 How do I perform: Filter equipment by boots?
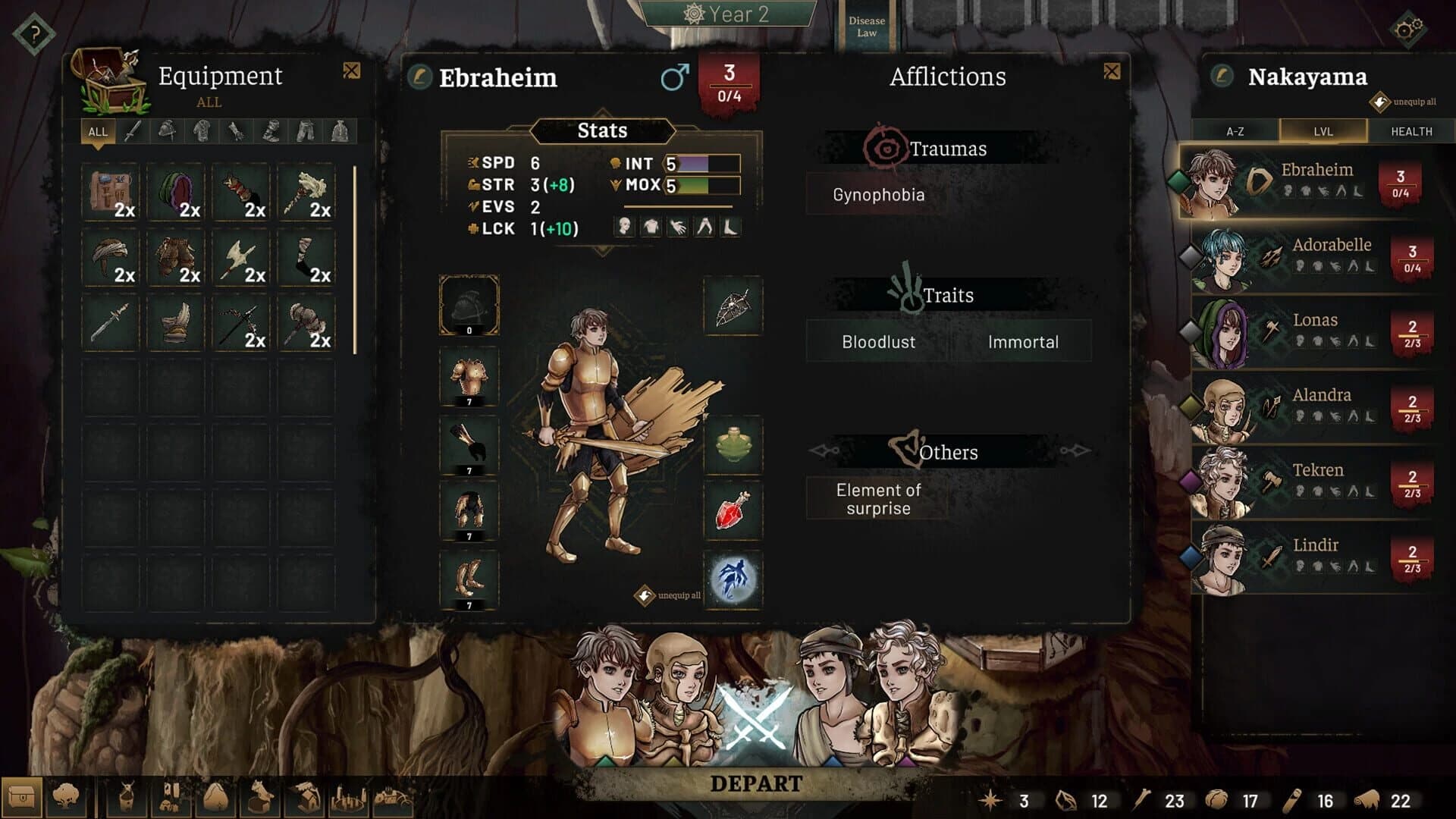tap(271, 132)
